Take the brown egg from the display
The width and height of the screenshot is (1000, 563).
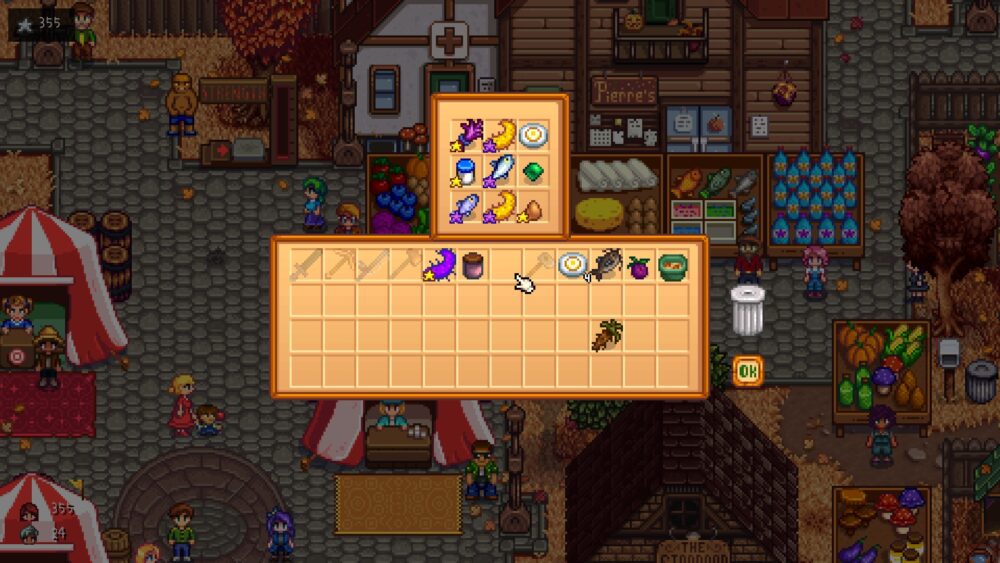pyautogui.click(x=532, y=208)
